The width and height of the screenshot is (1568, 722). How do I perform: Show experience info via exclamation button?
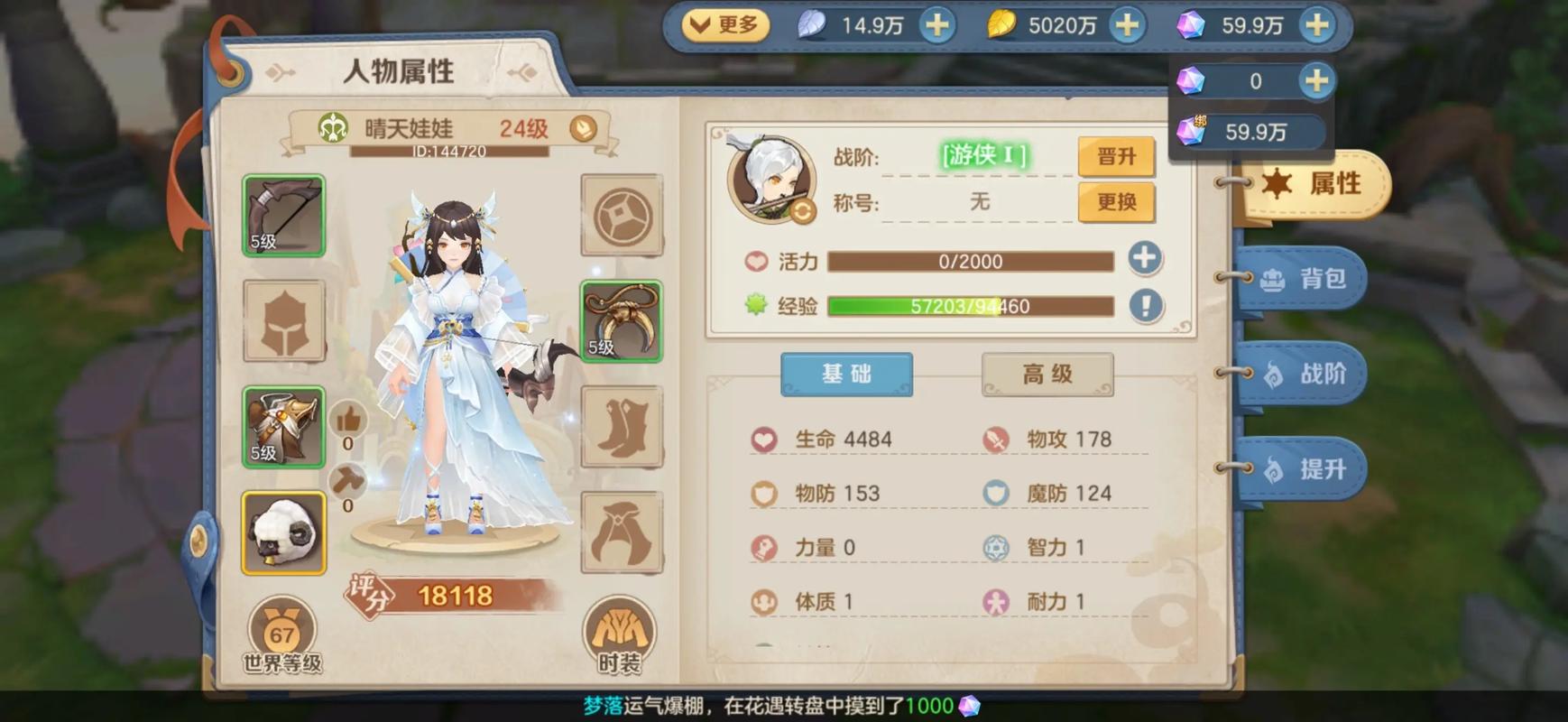pos(1145,305)
